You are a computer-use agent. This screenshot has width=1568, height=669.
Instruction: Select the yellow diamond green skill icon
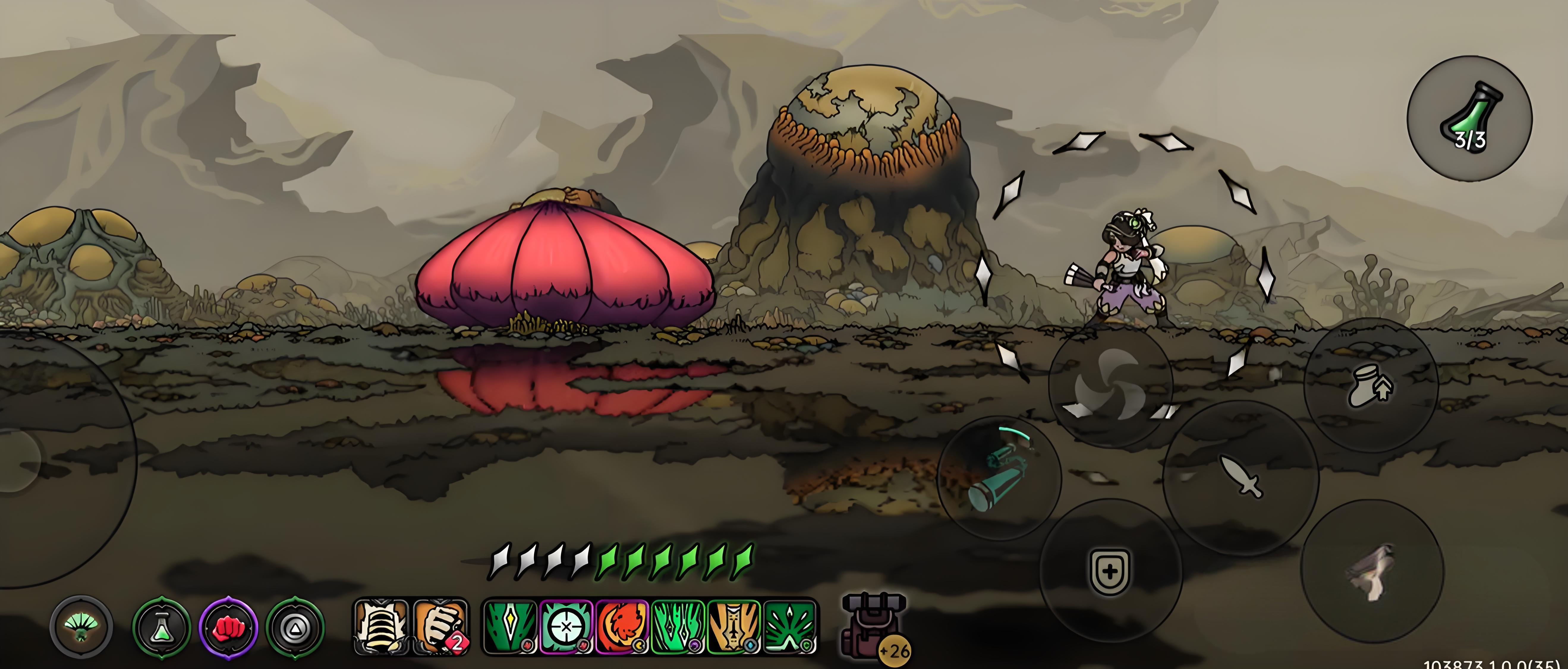point(510,627)
